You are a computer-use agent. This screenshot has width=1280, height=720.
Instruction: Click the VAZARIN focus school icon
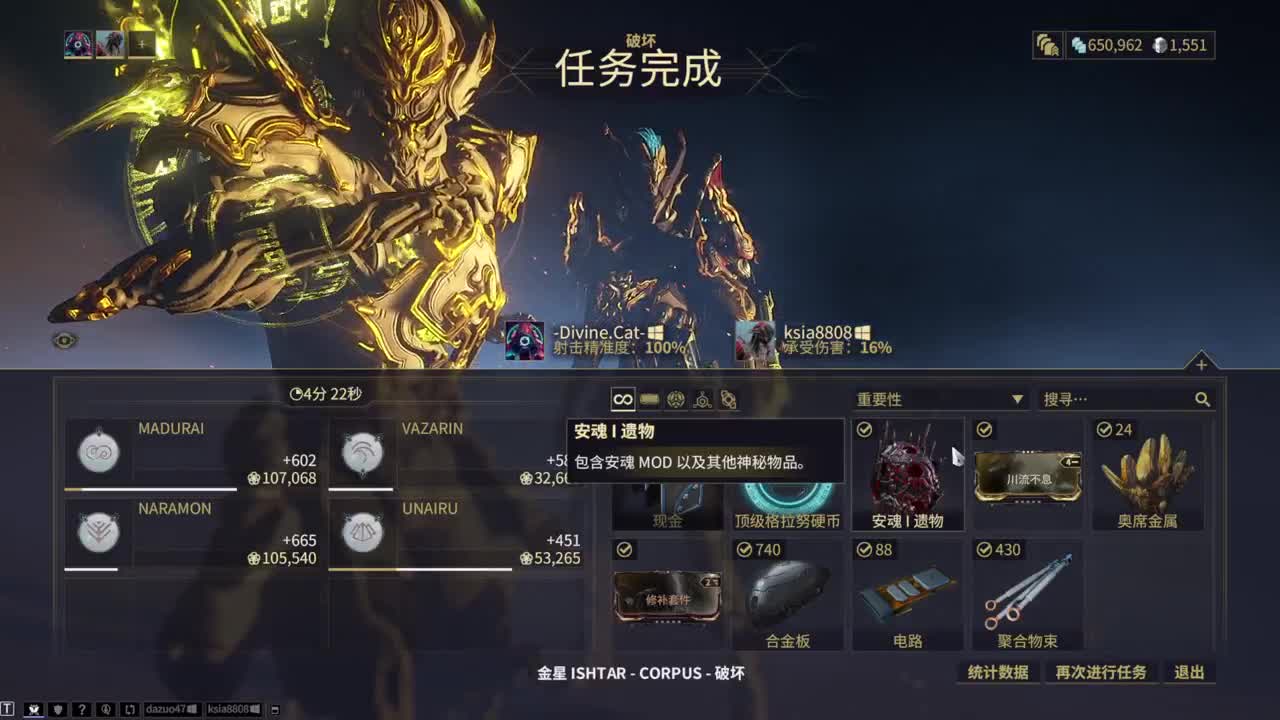pyautogui.click(x=360, y=452)
